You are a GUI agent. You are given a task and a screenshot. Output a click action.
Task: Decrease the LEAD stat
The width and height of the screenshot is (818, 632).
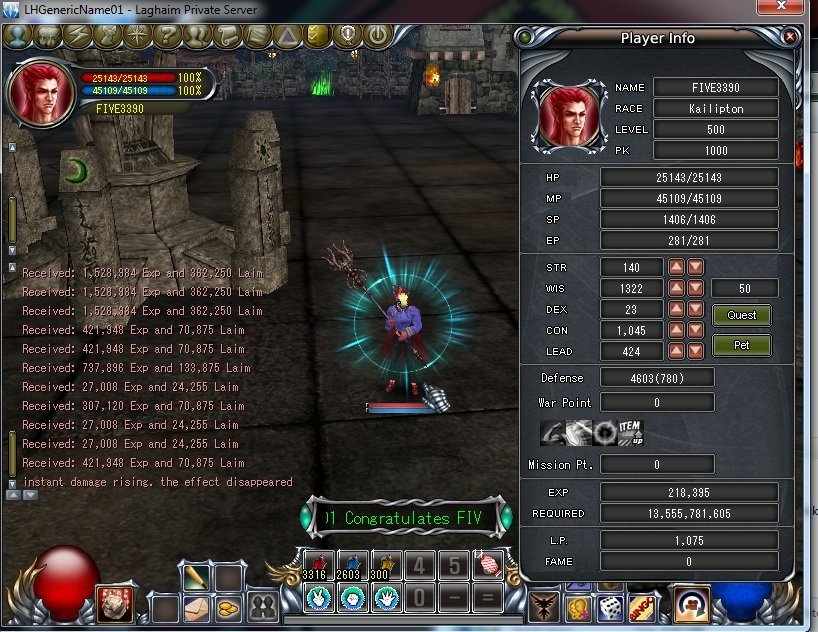[695, 351]
